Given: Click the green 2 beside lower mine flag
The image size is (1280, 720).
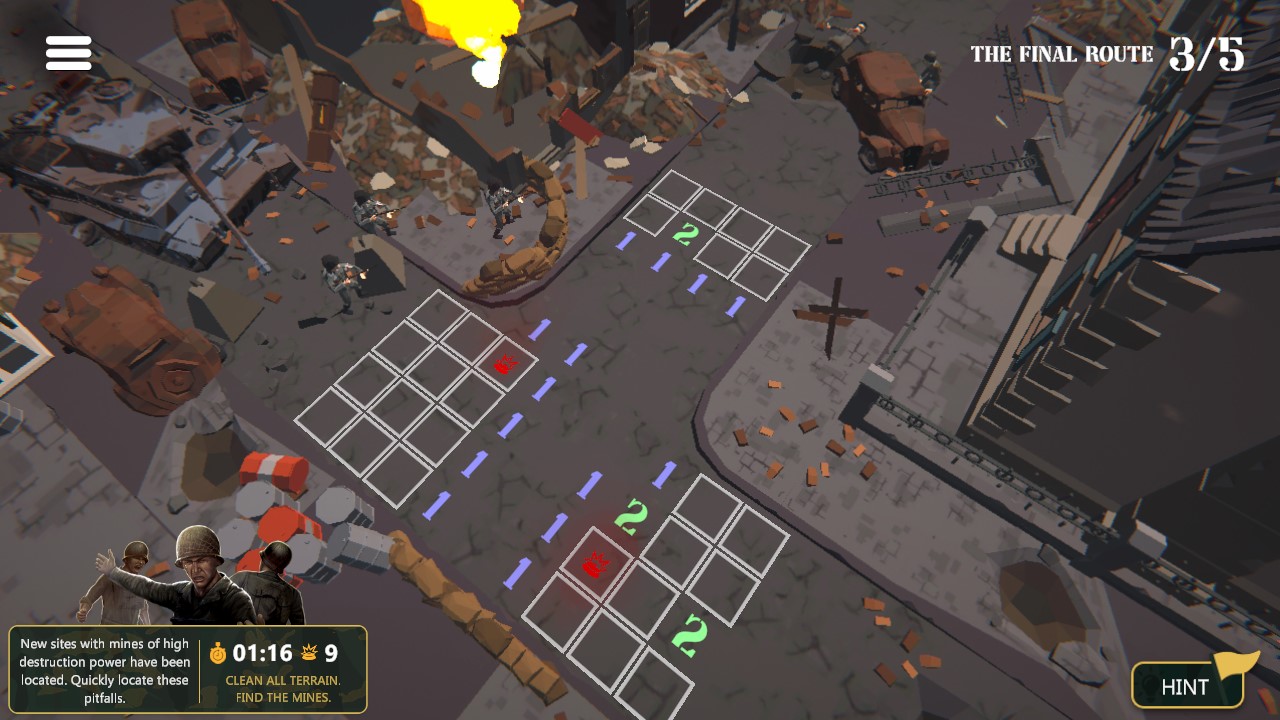Looking at the screenshot, I should [x=633, y=516].
